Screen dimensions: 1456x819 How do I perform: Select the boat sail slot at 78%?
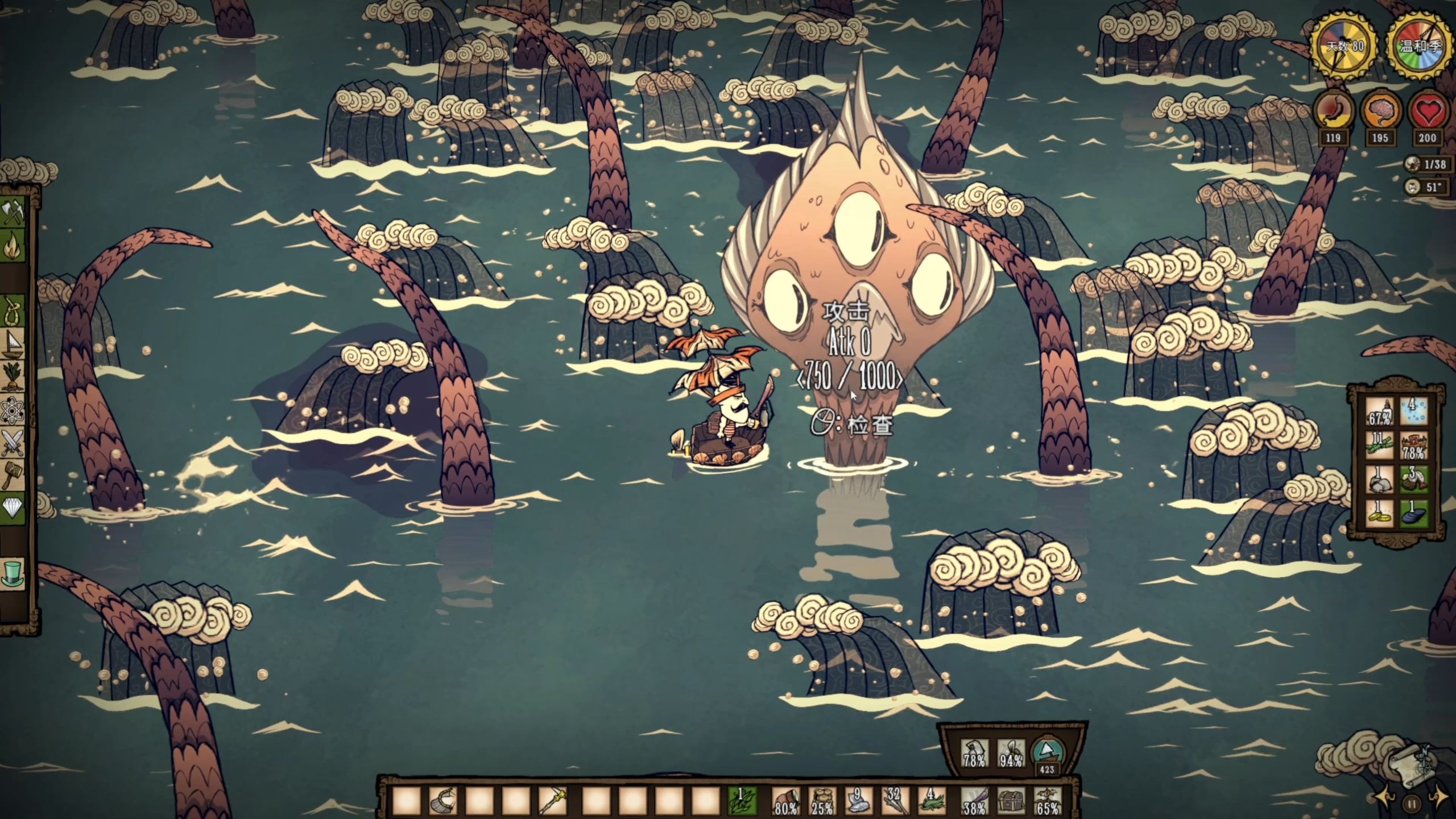(x=974, y=754)
